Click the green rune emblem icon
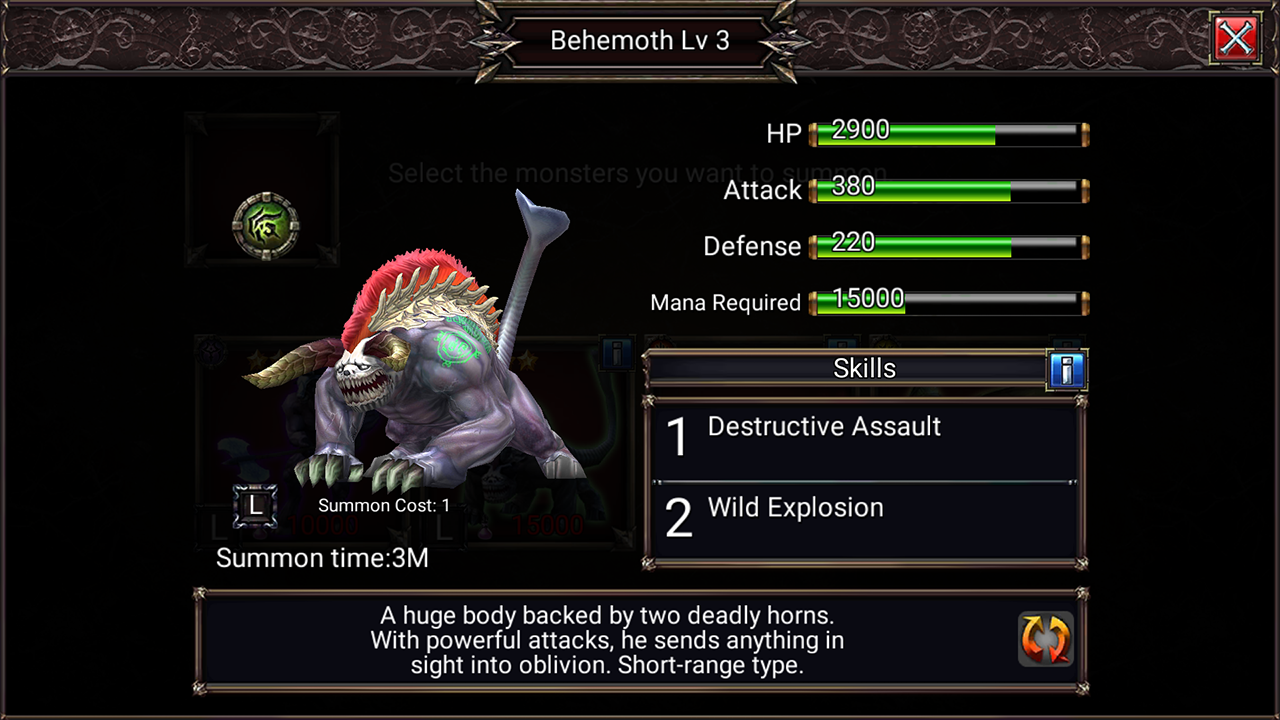1280x720 pixels. click(265, 226)
